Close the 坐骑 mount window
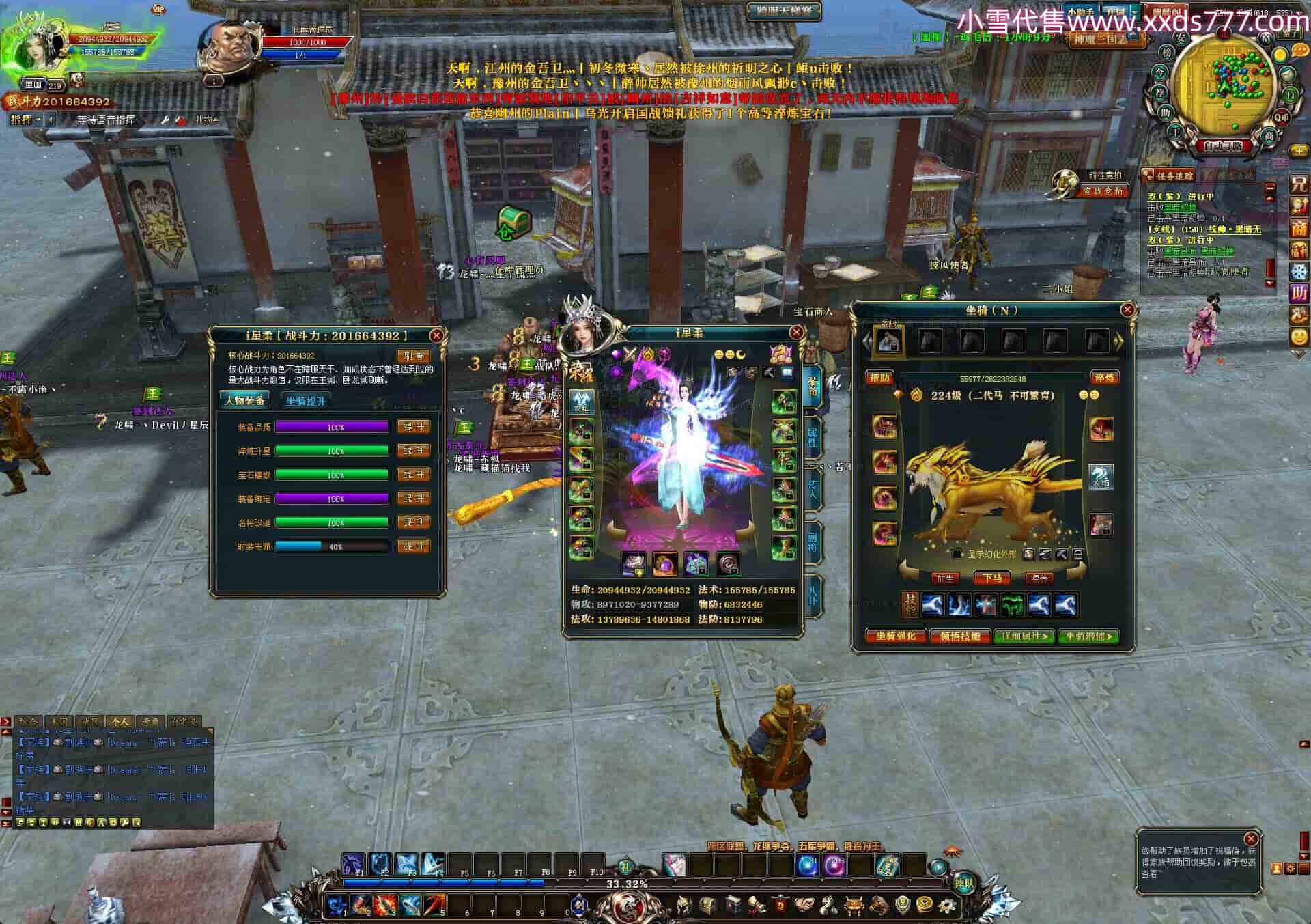The image size is (1311, 924). (x=1127, y=310)
